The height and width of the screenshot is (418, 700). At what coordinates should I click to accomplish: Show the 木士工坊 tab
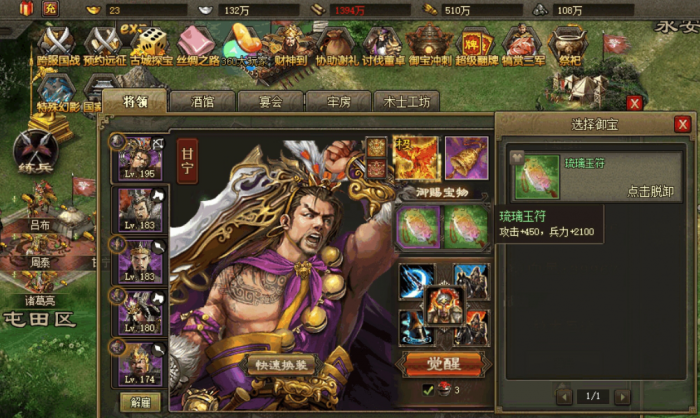pos(406,101)
